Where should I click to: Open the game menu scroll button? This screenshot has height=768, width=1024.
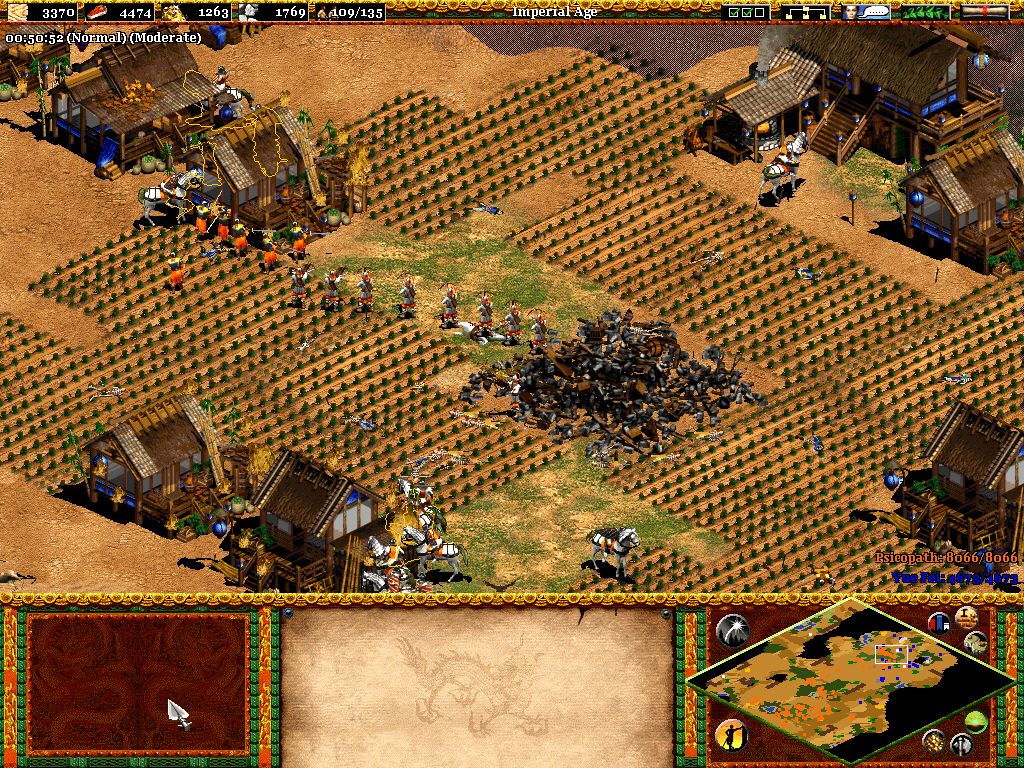coord(985,12)
